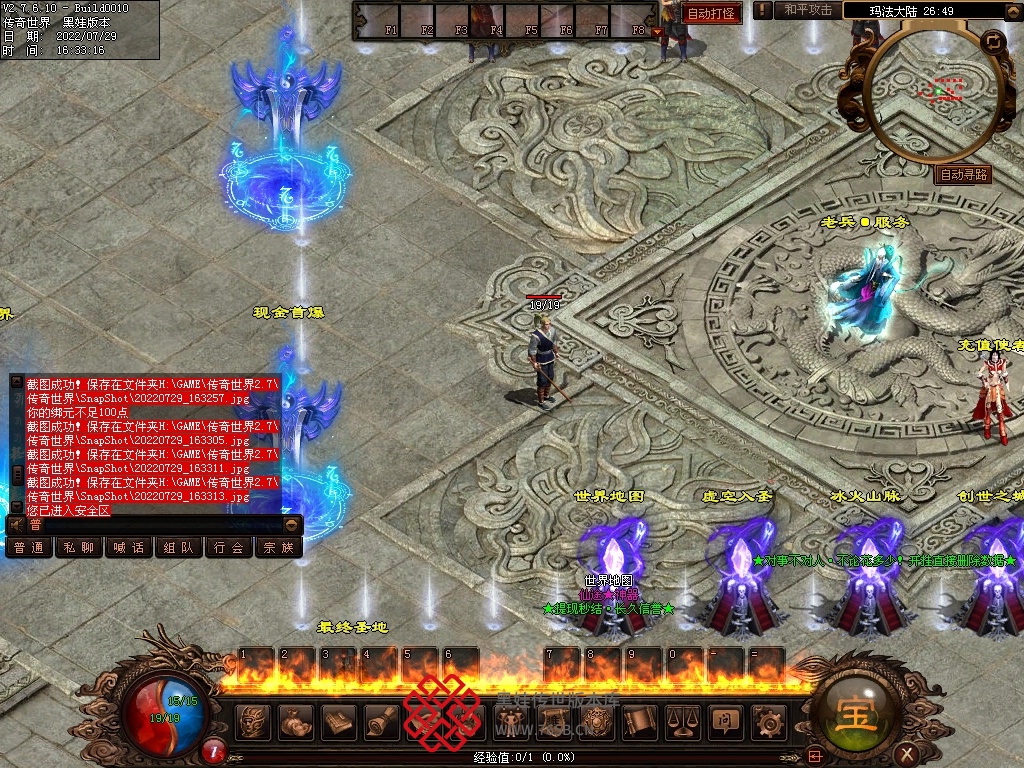Open the circular minimap

pyautogui.click(x=930, y=95)
